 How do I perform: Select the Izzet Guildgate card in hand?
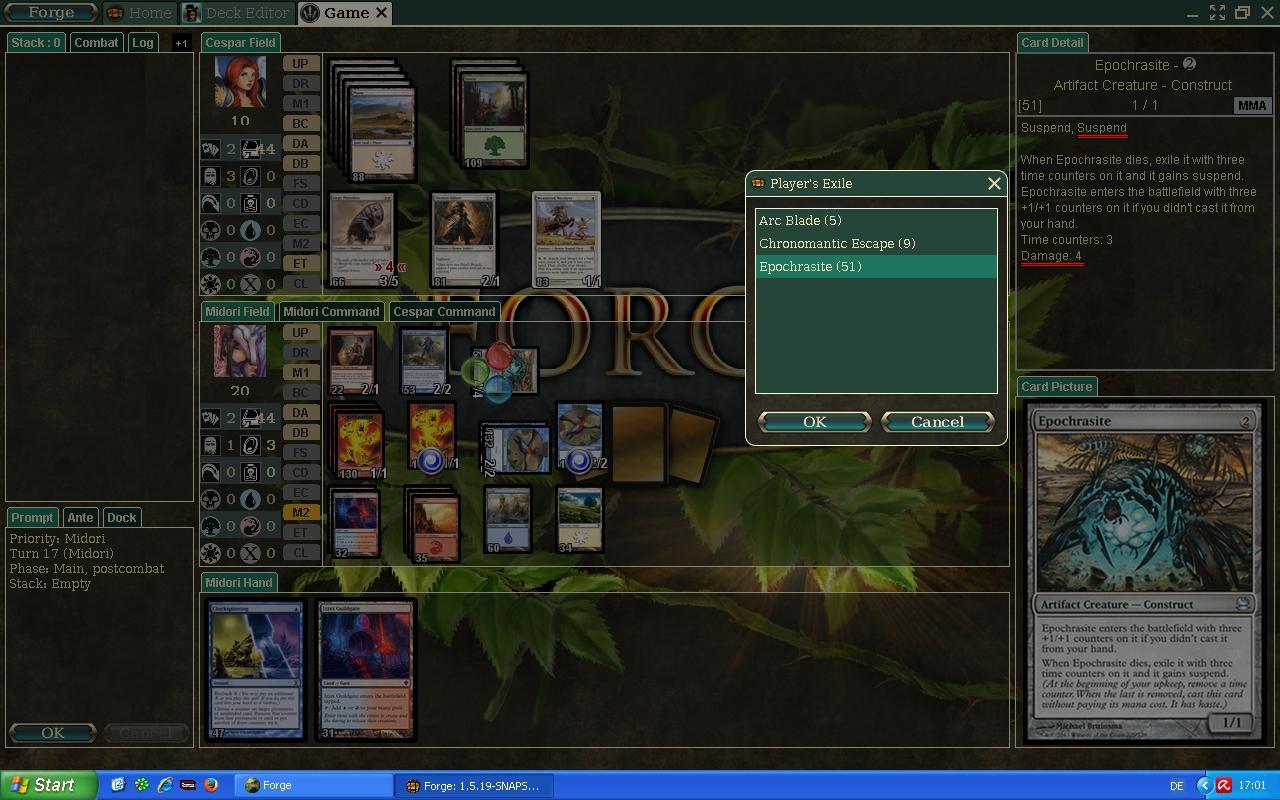point(366,670)
